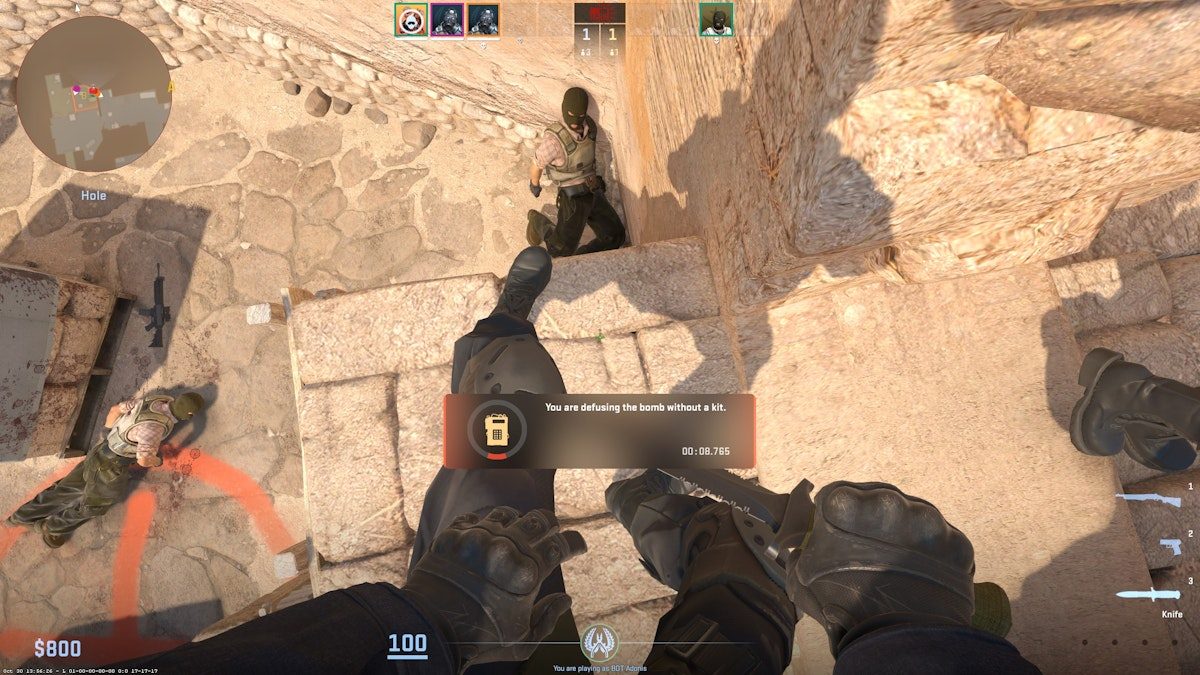Select the green-bordered teammate avatar with orange background
Viewport: 1200px width, 675px height.
[410, 19]
